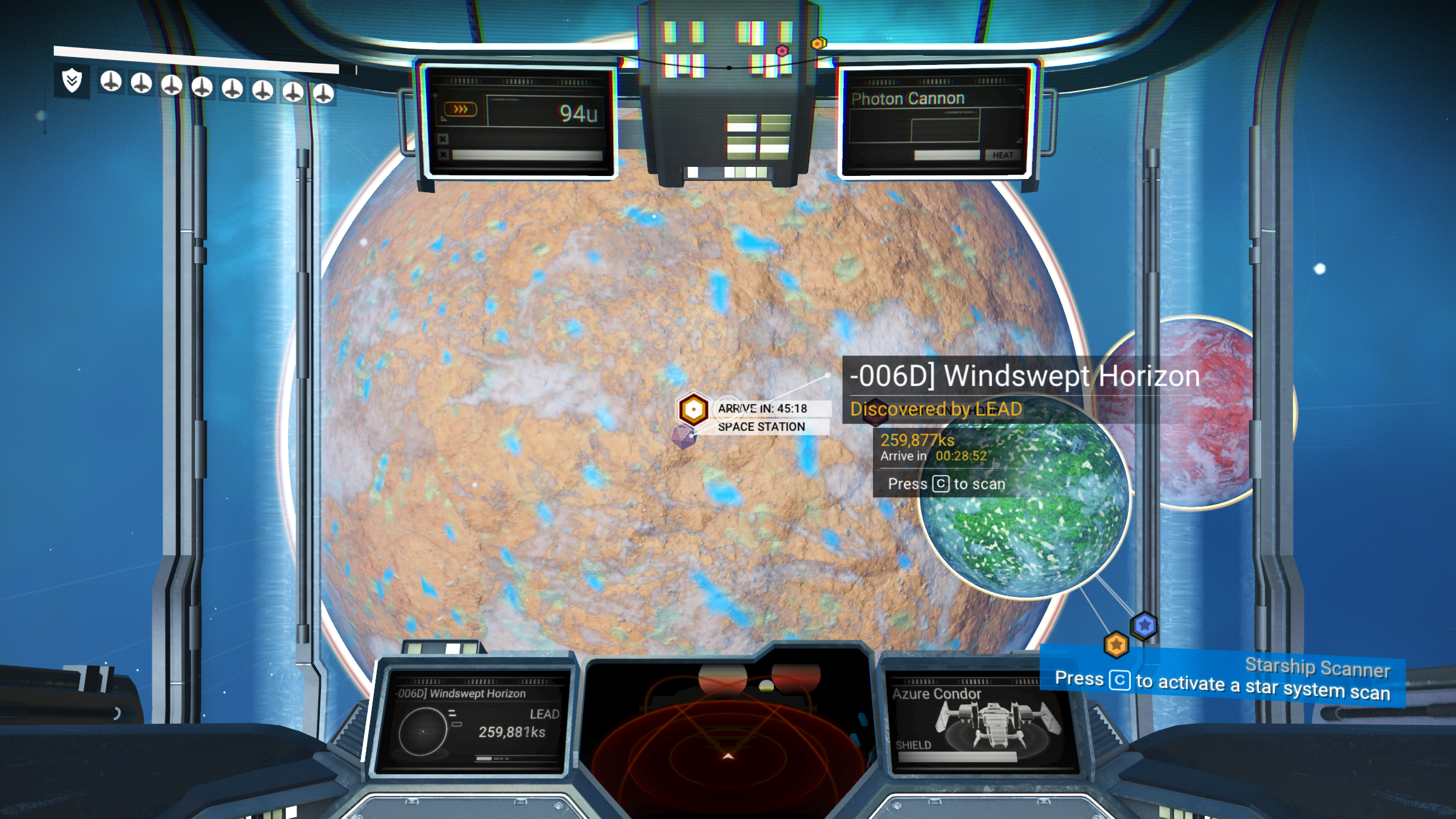
Task: Click the pulse engine arrows indicator
Action: click(460, 109)
